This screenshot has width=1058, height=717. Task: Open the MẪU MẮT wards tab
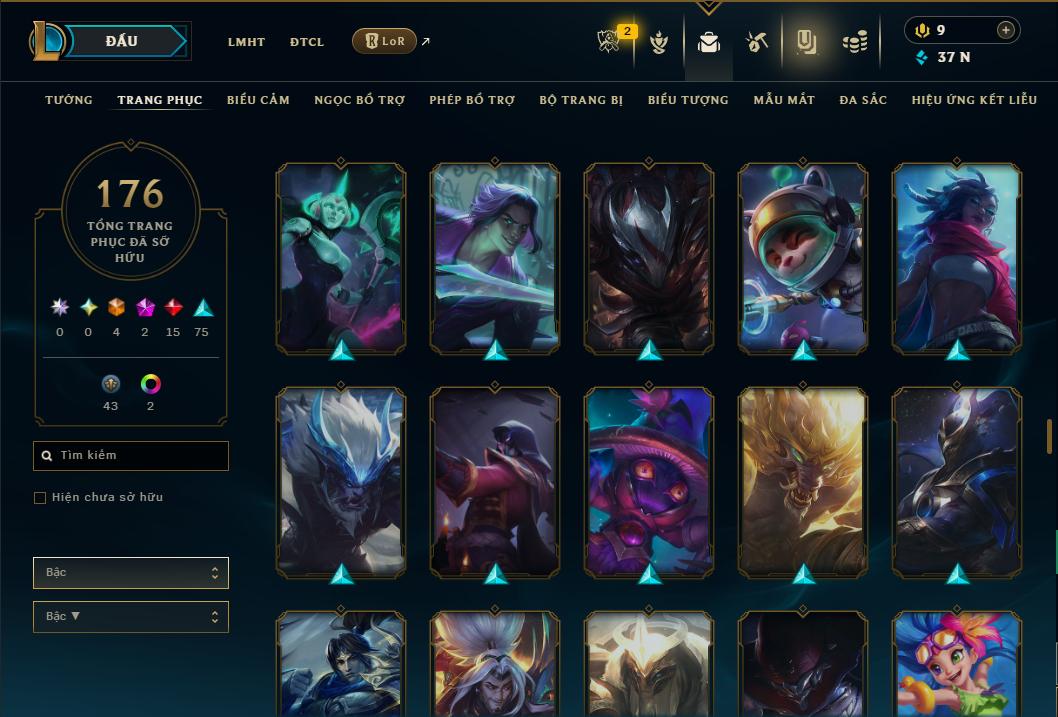784,100
